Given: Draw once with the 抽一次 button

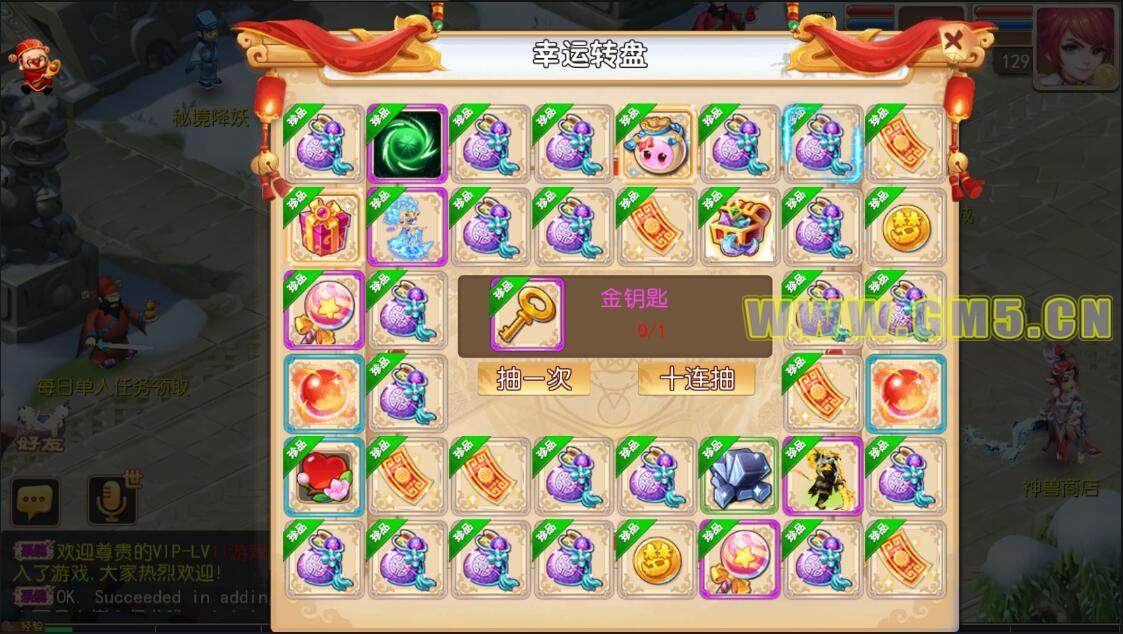Looking at the screenshot, I should pos(533,379).
